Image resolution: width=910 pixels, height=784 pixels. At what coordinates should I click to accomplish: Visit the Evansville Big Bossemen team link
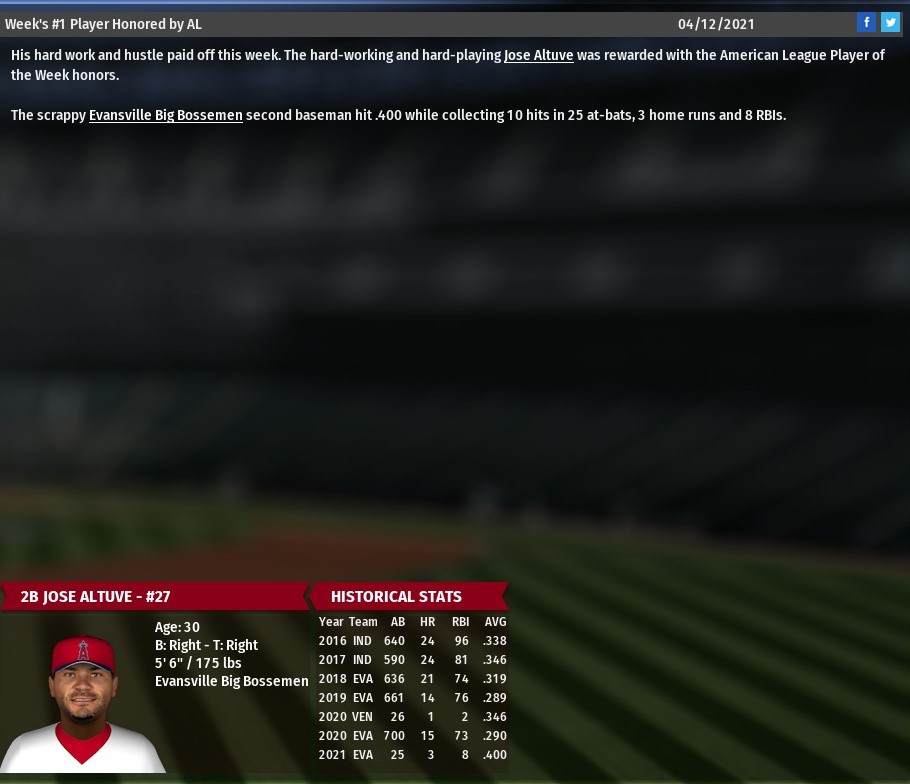165,116
